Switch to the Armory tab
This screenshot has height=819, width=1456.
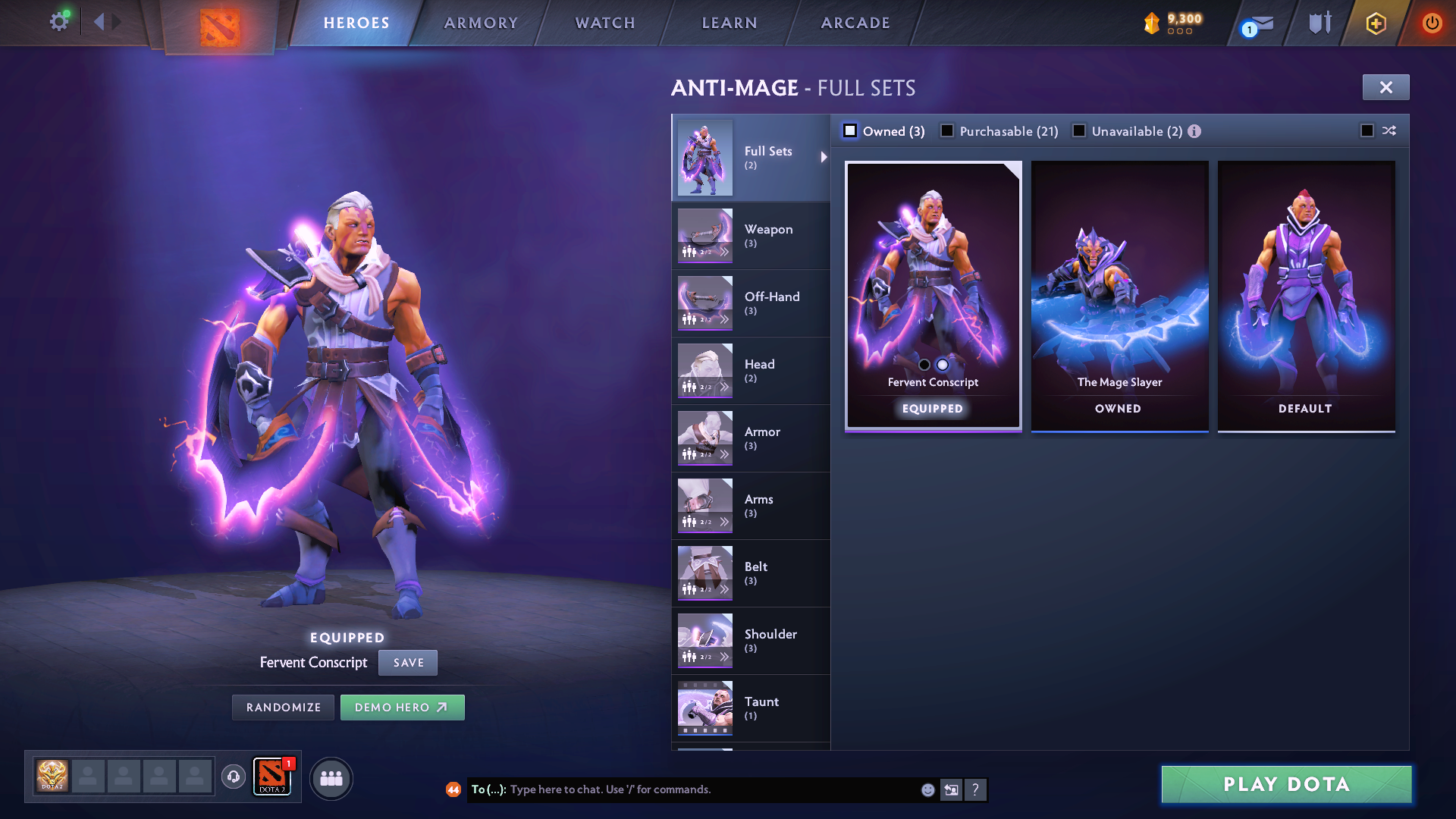point(481,23)
